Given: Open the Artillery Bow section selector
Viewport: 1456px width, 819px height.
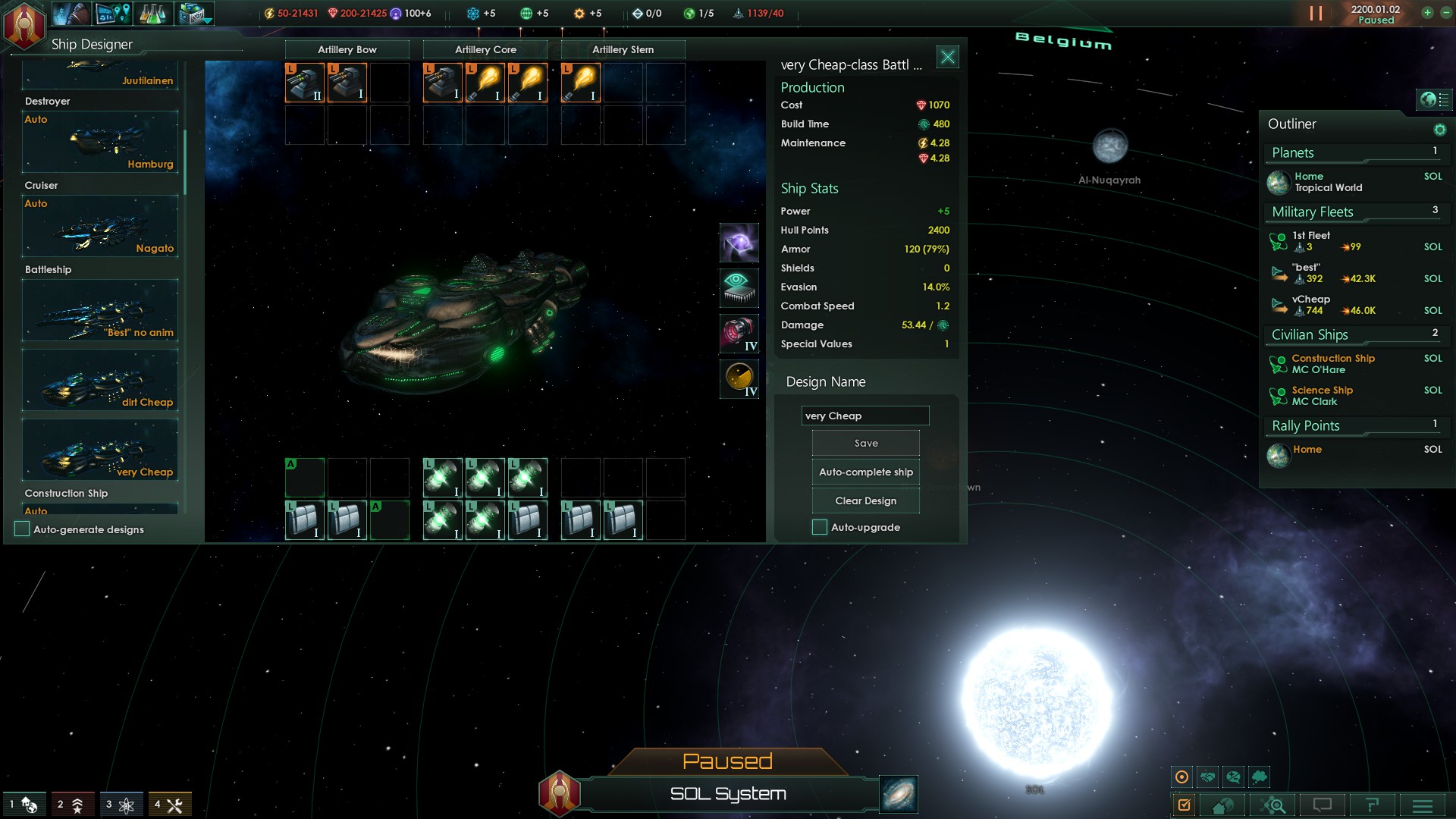Looking at the screenshot, I should (x=347, y=50).
